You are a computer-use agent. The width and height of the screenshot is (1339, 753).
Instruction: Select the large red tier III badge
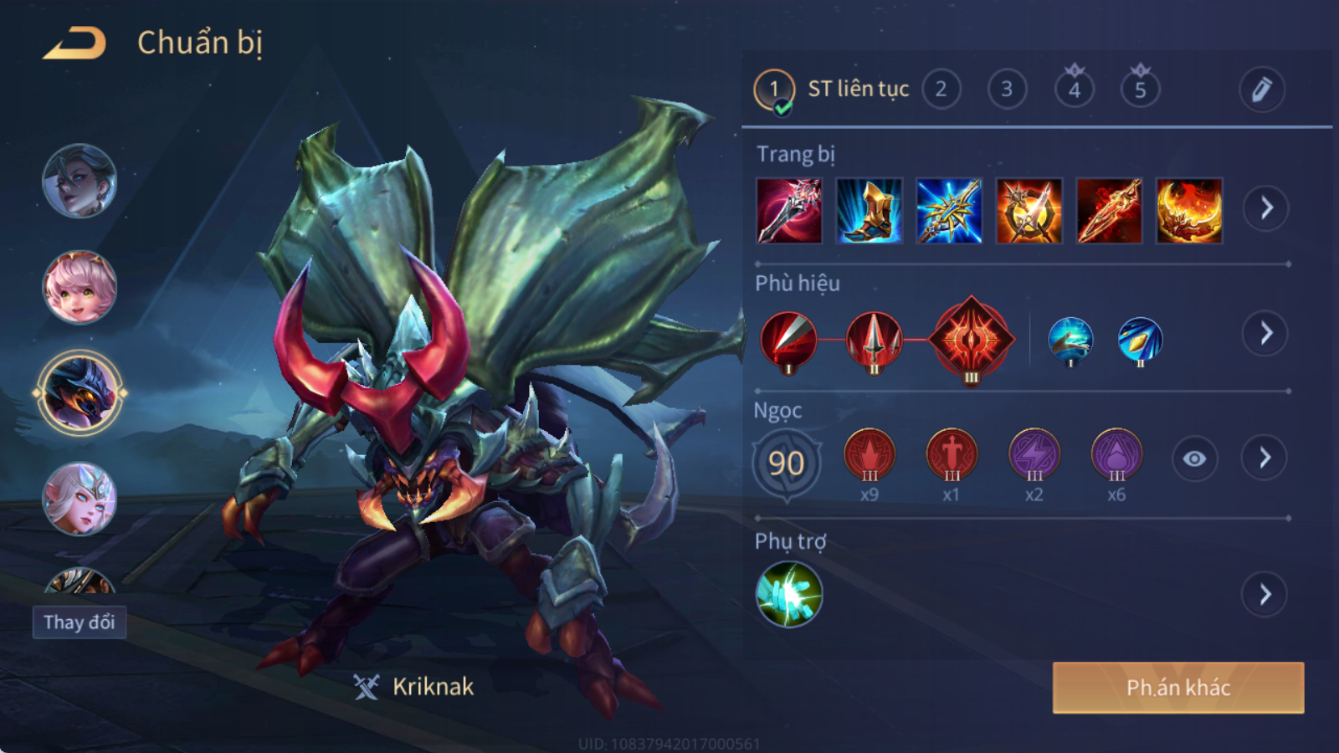pos(971,340)
